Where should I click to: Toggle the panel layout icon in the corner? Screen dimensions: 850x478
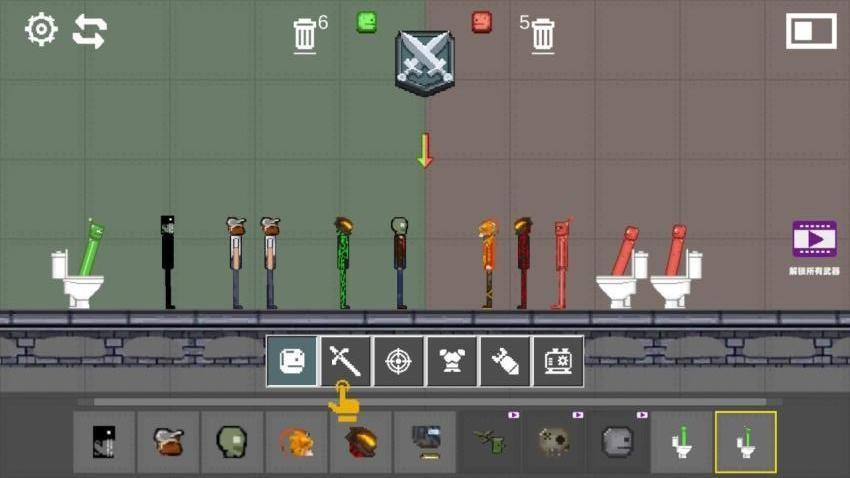pyautogui.click(x=810, y=31)
